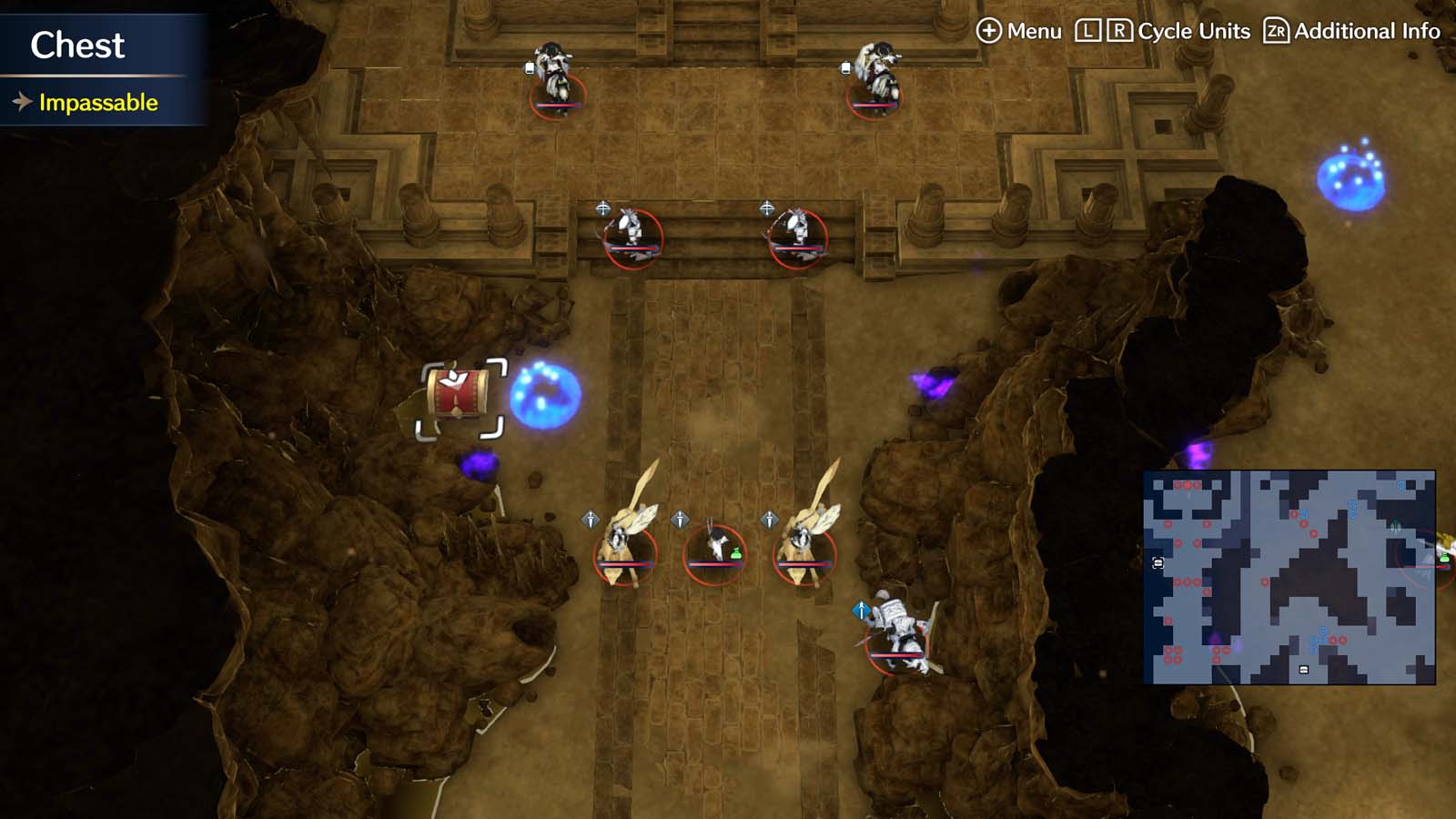This screenshot has height=819, width=1456.
Task: Click the dagger icon beside the top-left mounted rider
Action: 529,67
